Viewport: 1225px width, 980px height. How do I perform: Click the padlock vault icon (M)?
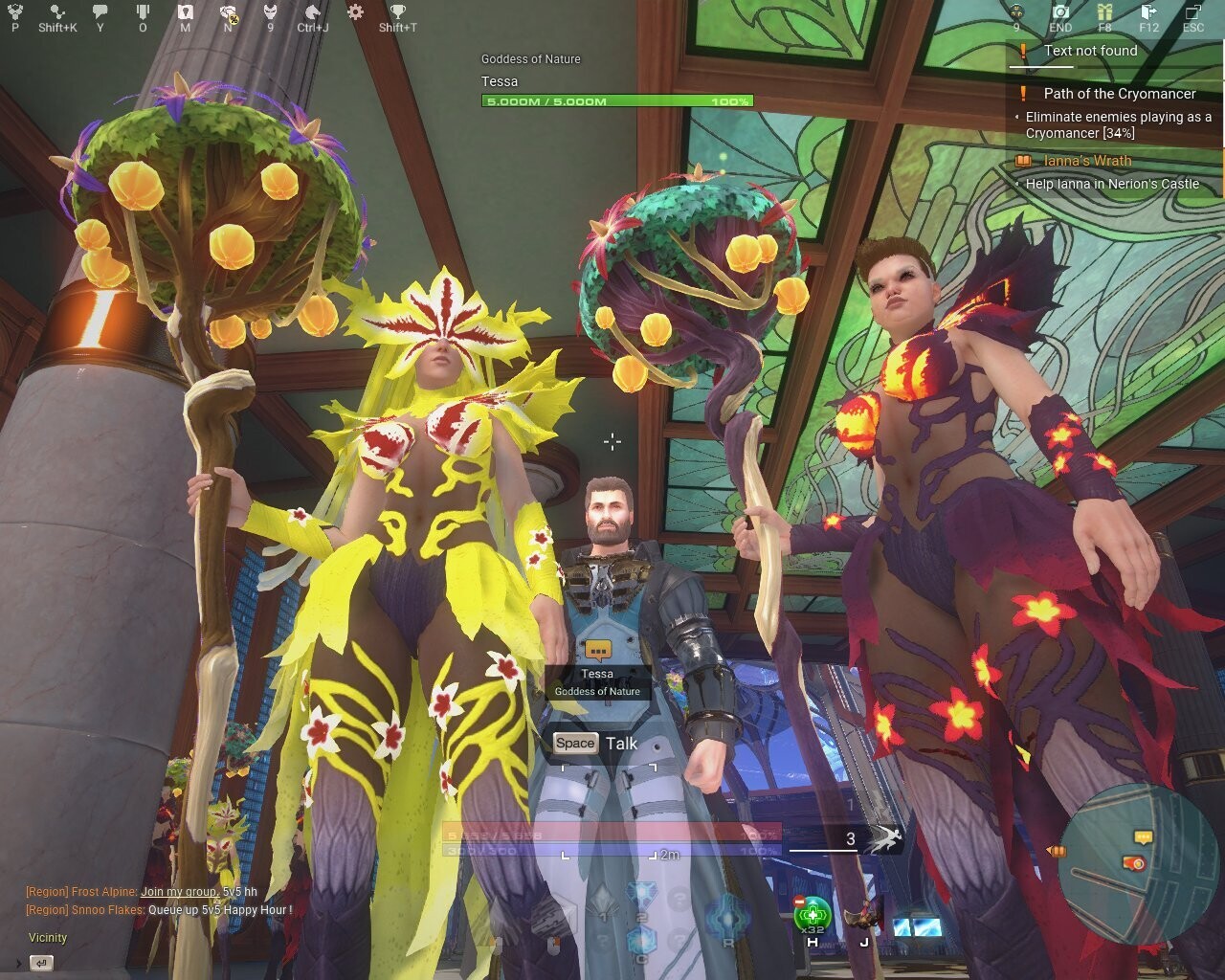(187, 11)
